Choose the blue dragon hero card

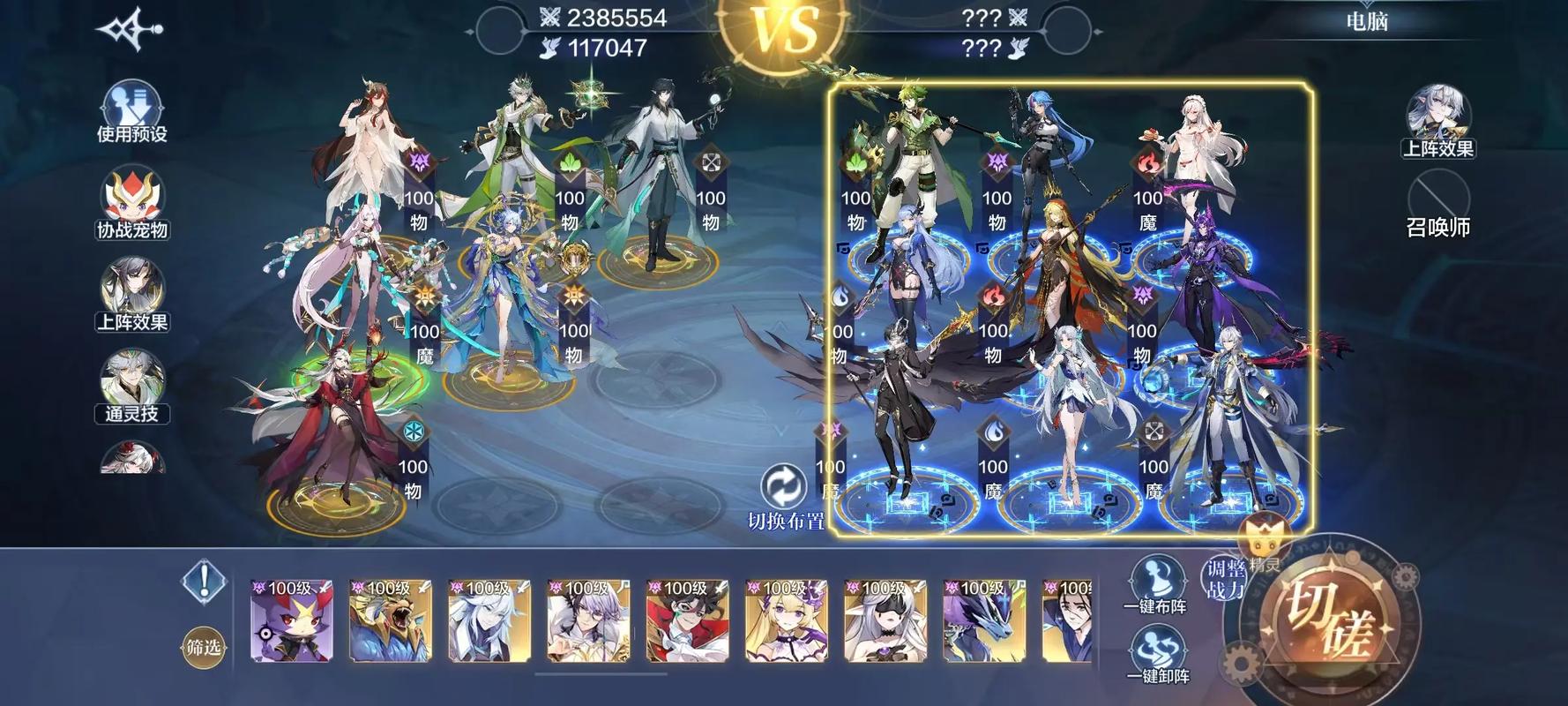point(983,621)
